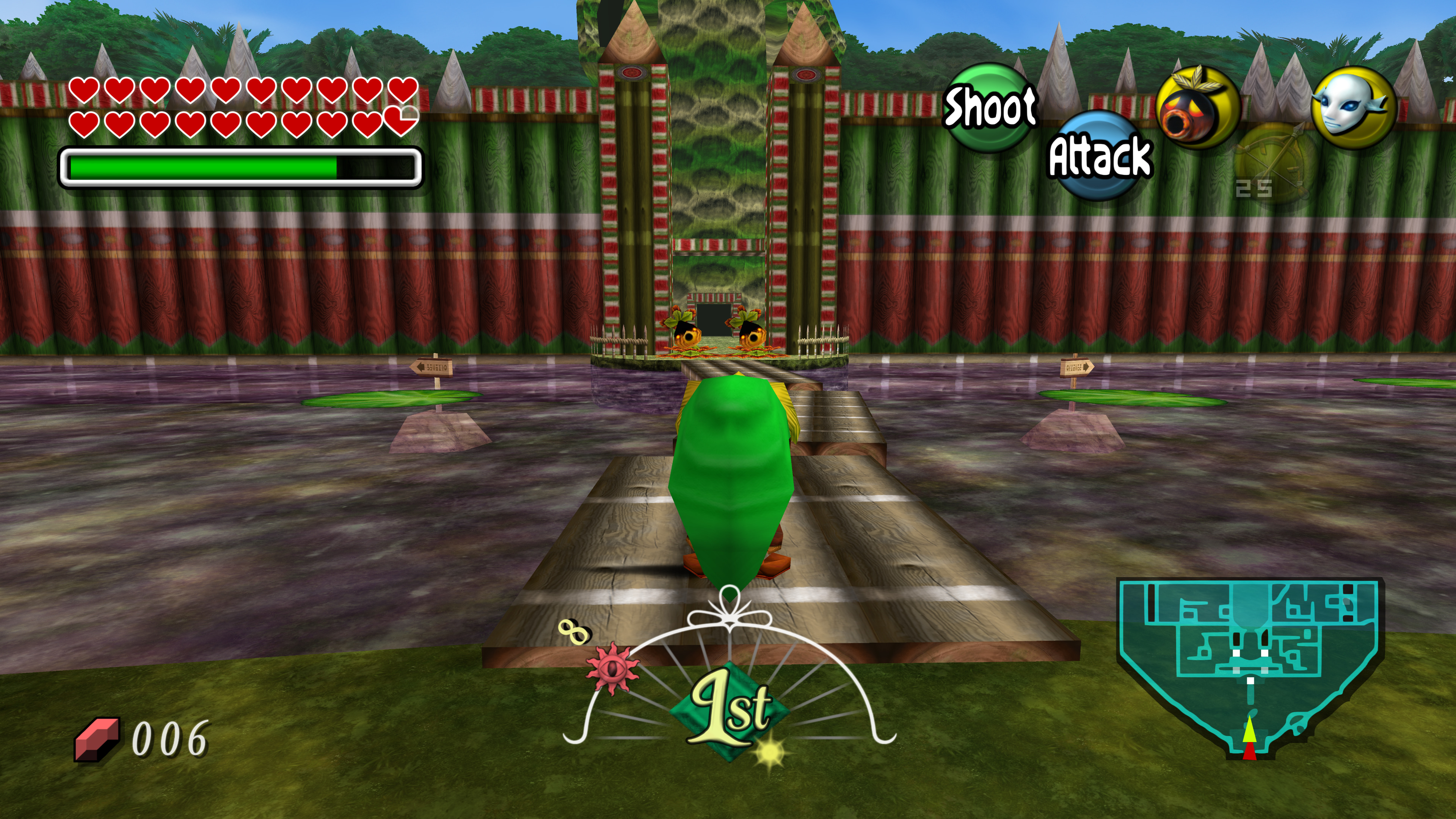The image size is (1456, 819).
Task: Click the 1st day clock dial
Action: (x=729, y=706)
